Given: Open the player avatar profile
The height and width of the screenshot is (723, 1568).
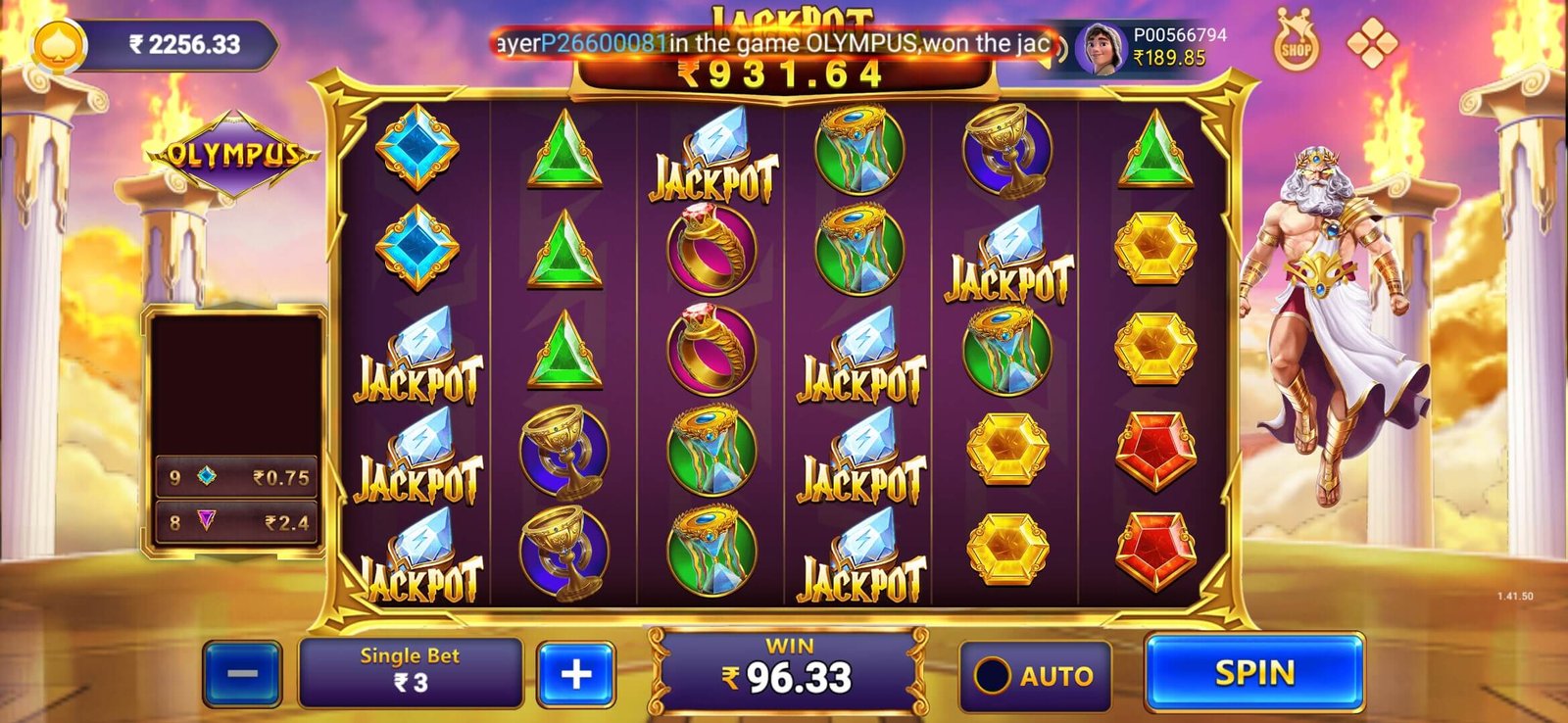Looking at the screenshot, I should tap(1099, 47).
